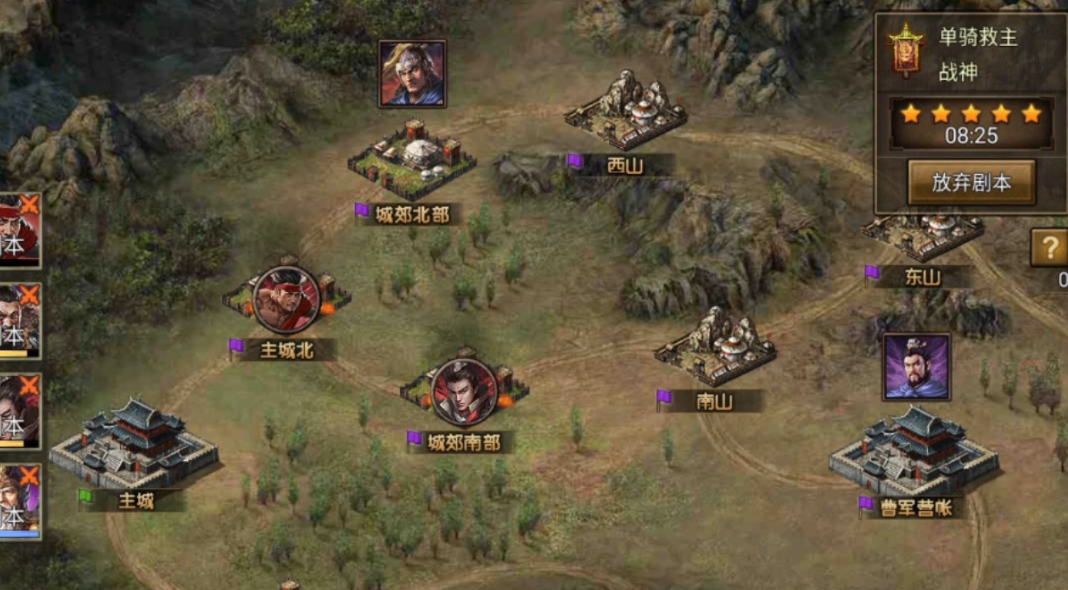Select the round general portrait at 城郊南部
1068x590 pixels.
[x=464, y=391]
